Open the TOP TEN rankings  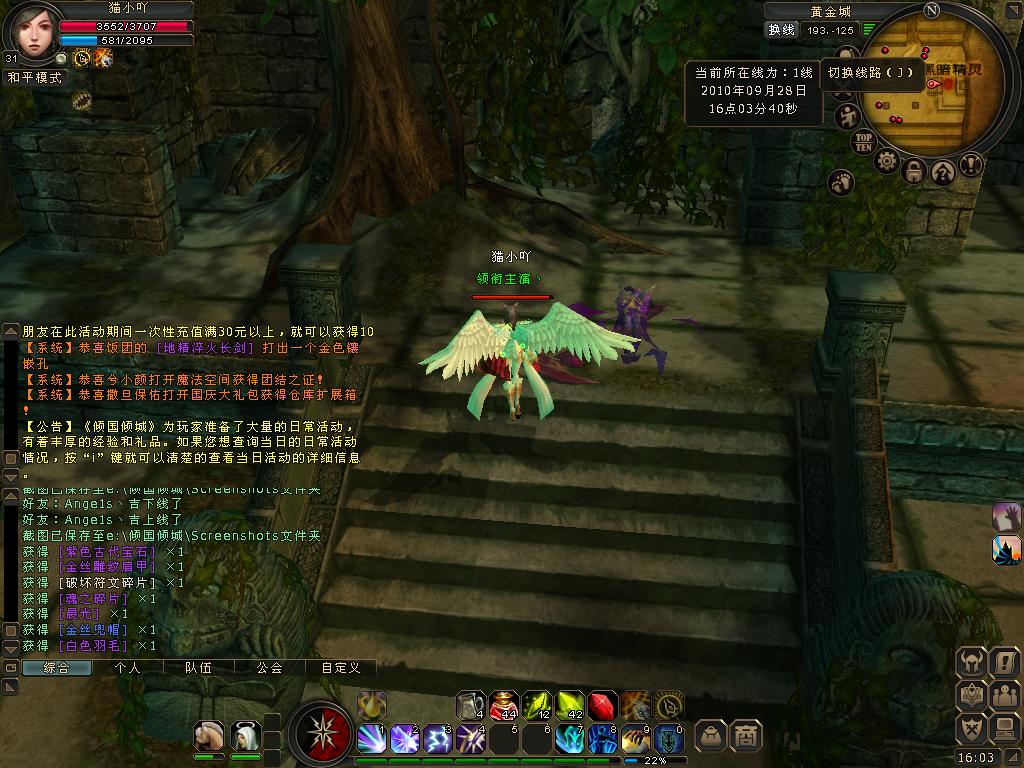[864, 141]
